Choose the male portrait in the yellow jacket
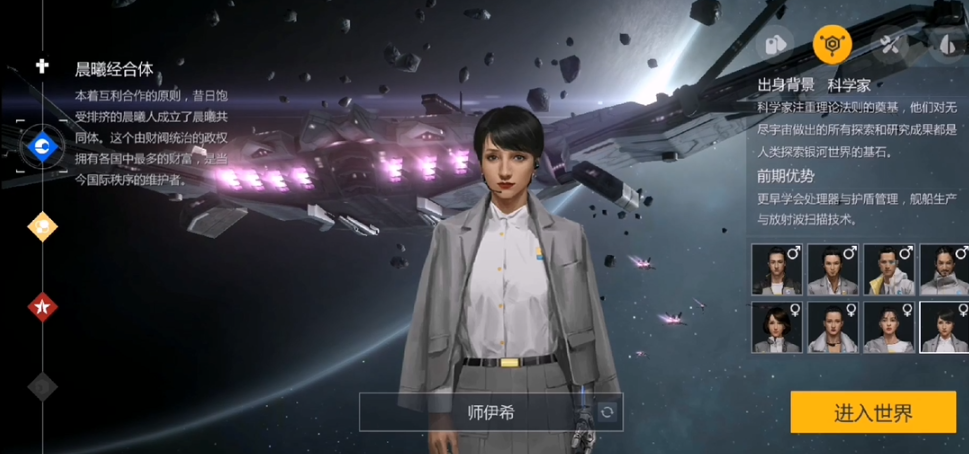Image resolution: width=969 pixels, height=454 pixels. 889,270
